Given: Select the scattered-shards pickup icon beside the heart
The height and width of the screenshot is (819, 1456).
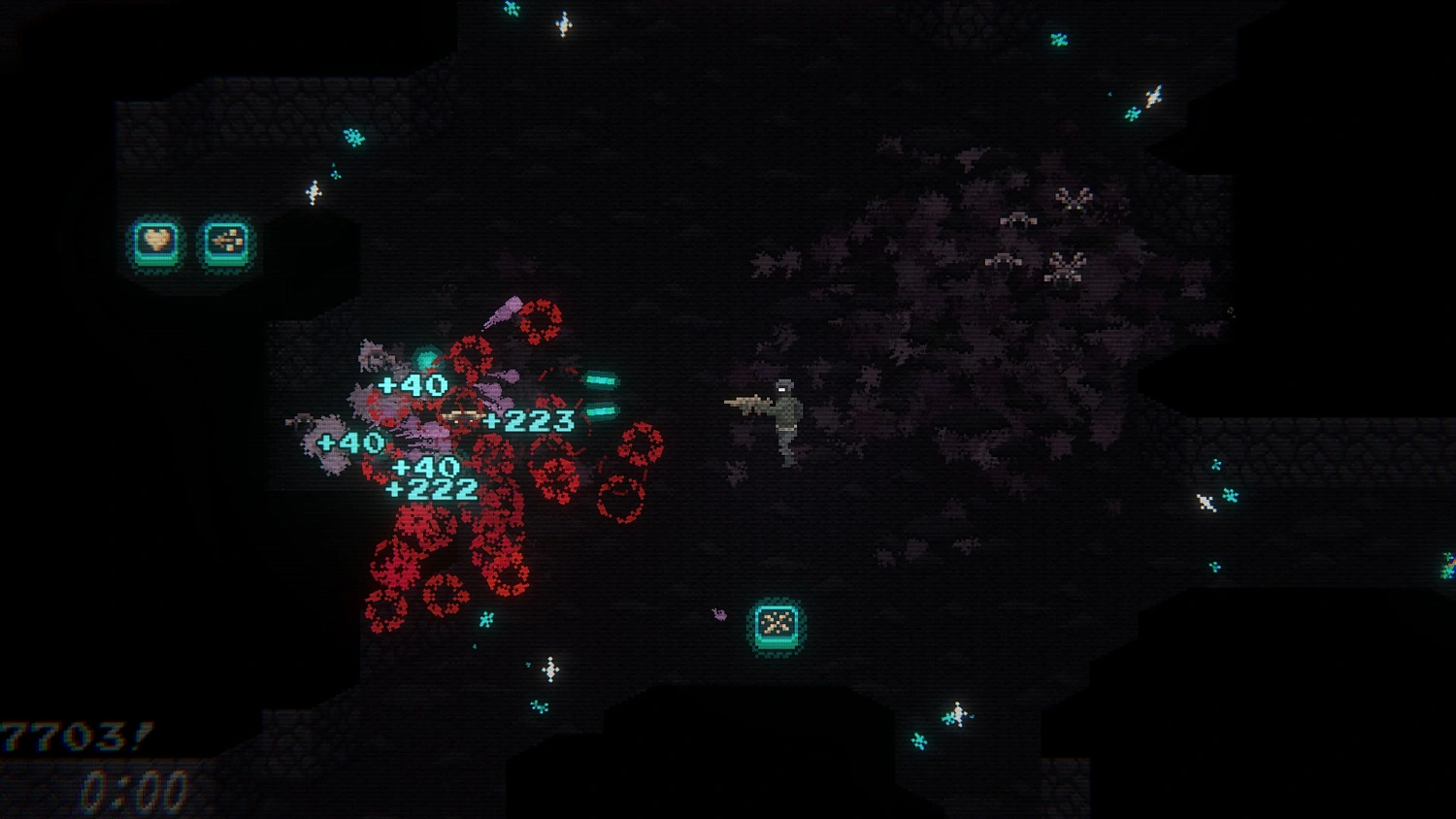Looking at the screenshot, I should pyautogui.click(x=226, y=243).
